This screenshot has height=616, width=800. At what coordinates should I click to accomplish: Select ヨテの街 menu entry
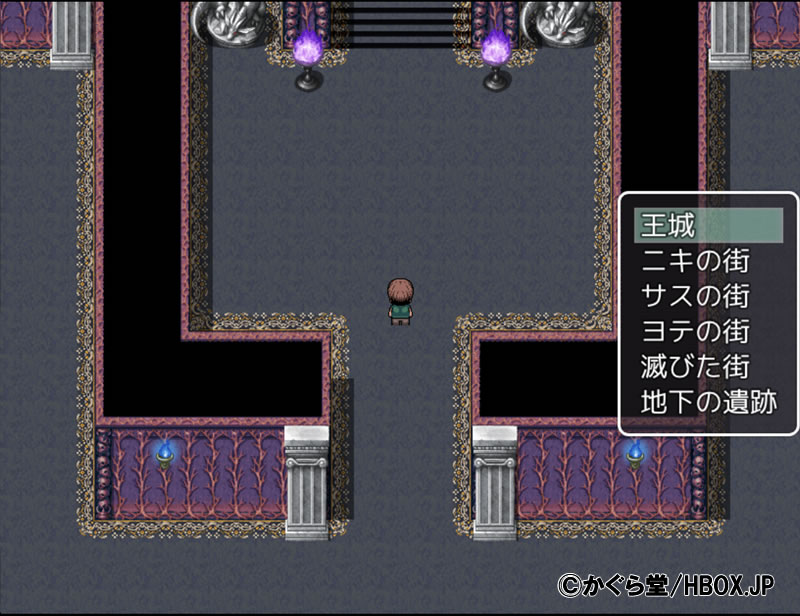[x=693, y=331]
